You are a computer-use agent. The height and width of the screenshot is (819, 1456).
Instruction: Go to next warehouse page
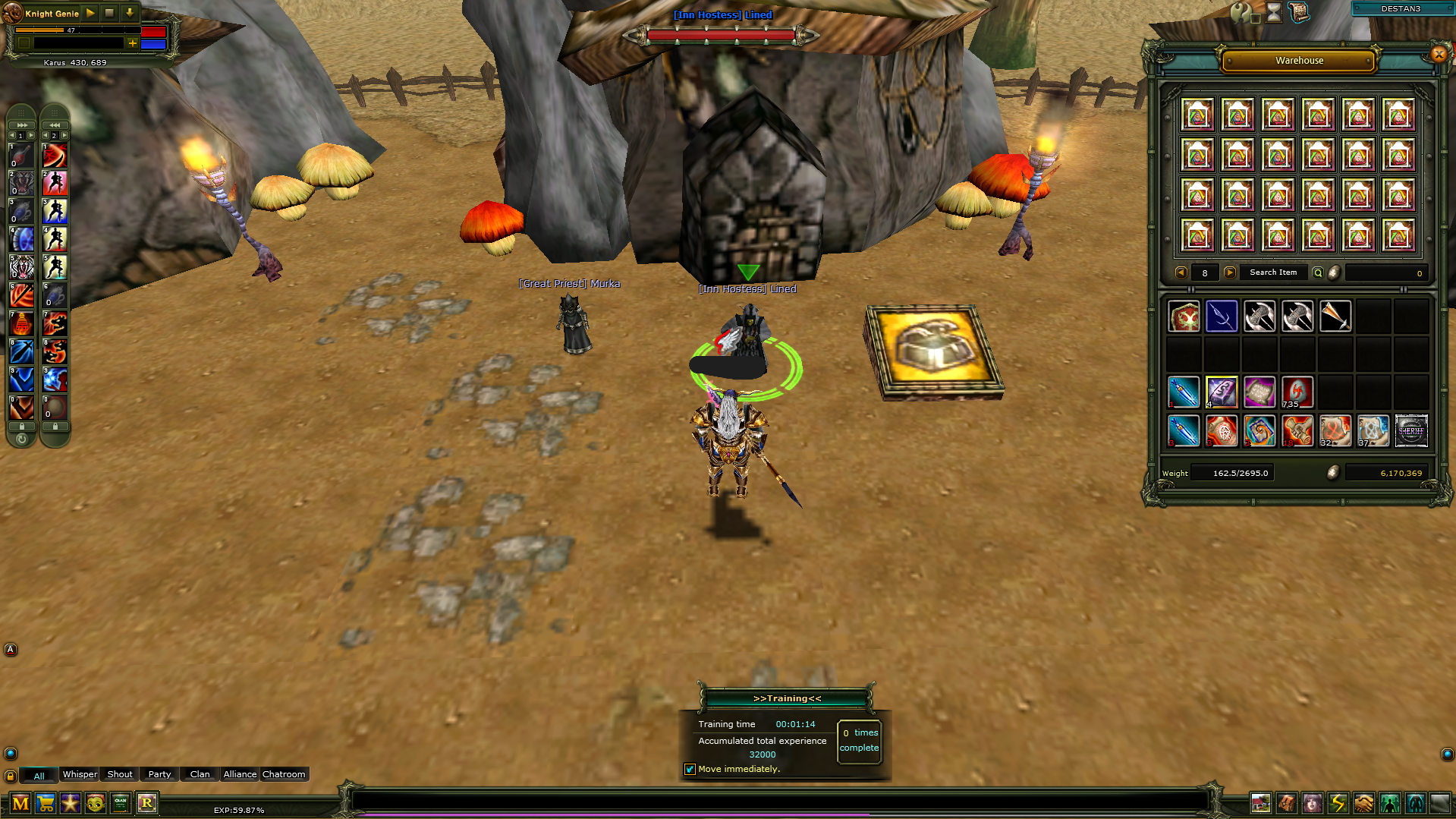(1230, 272)
